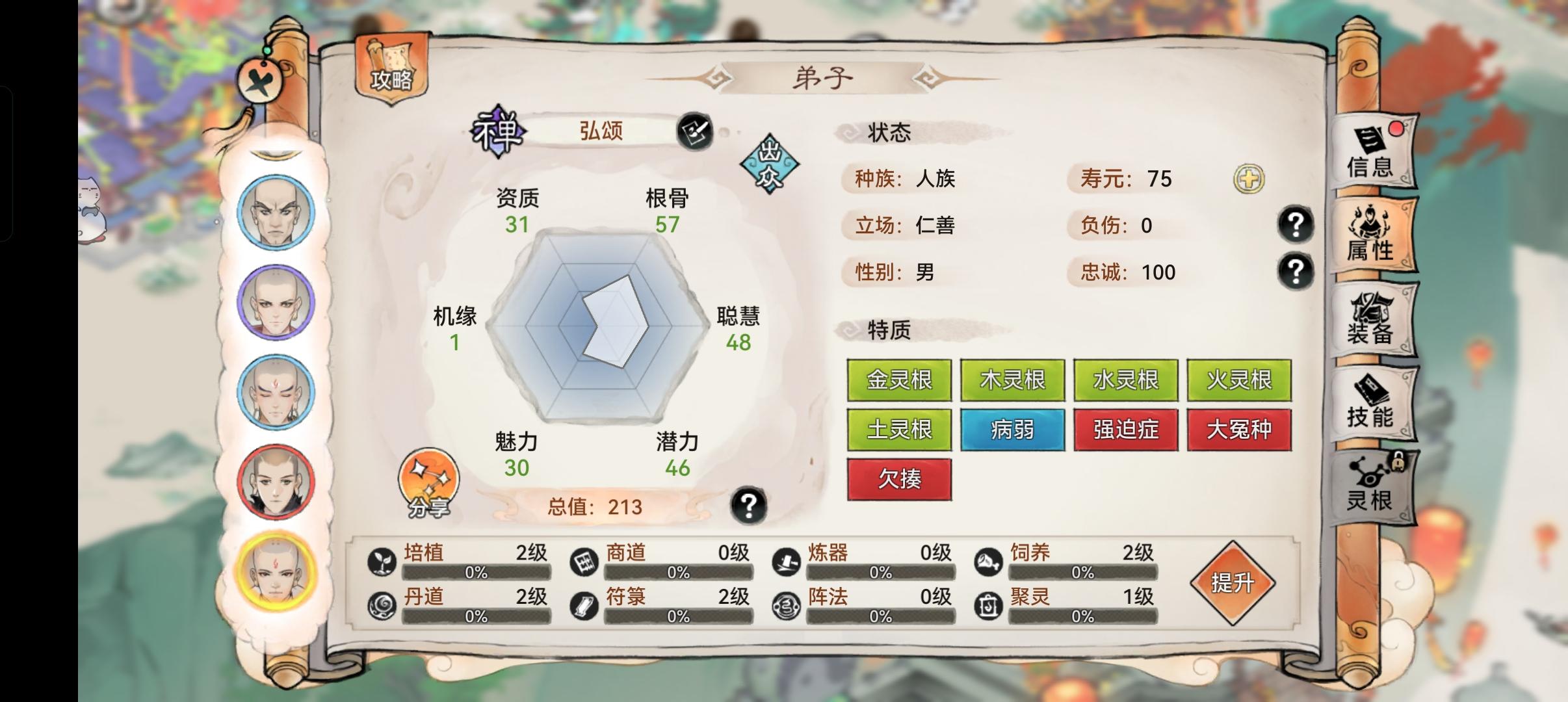Open the help question mark beside 忠诚
Screen dimensions: 1568x702
(1297, 272)
